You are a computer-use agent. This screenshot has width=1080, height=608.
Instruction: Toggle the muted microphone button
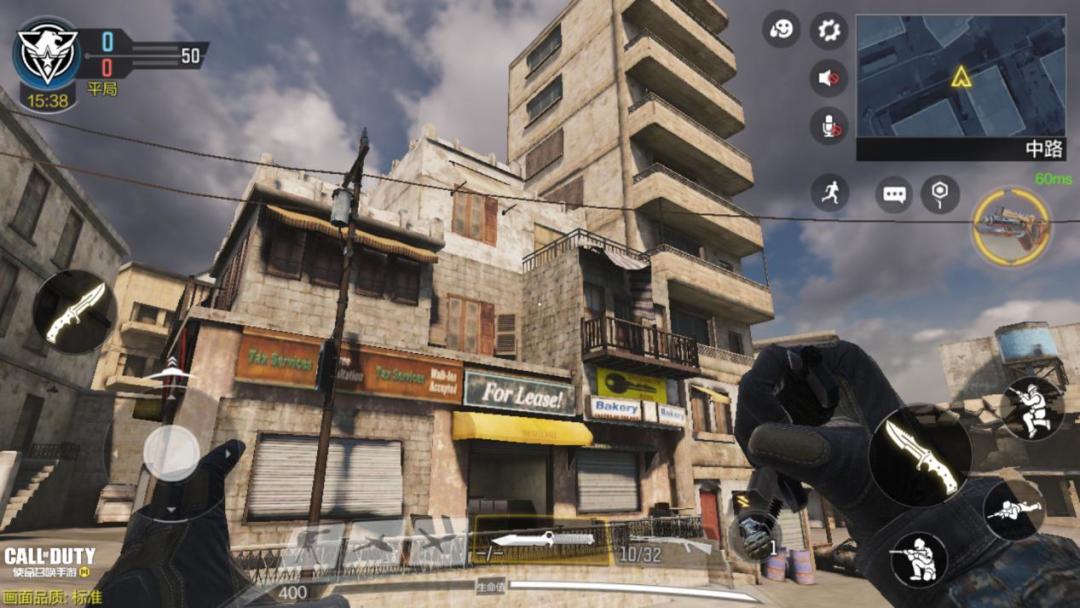[828, 126]
